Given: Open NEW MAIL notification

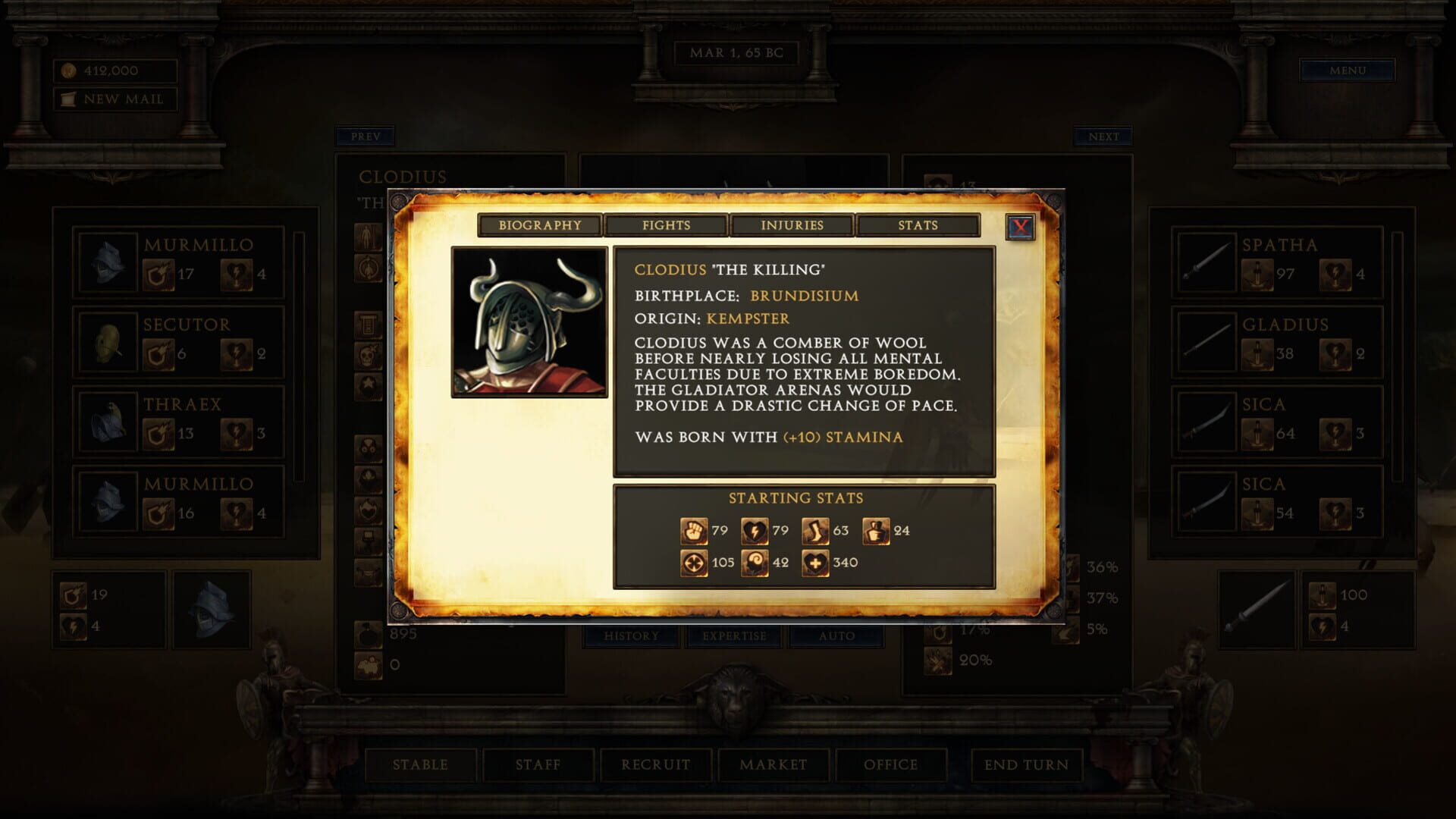Looking at the screenshot, I should tap(112, 98).
